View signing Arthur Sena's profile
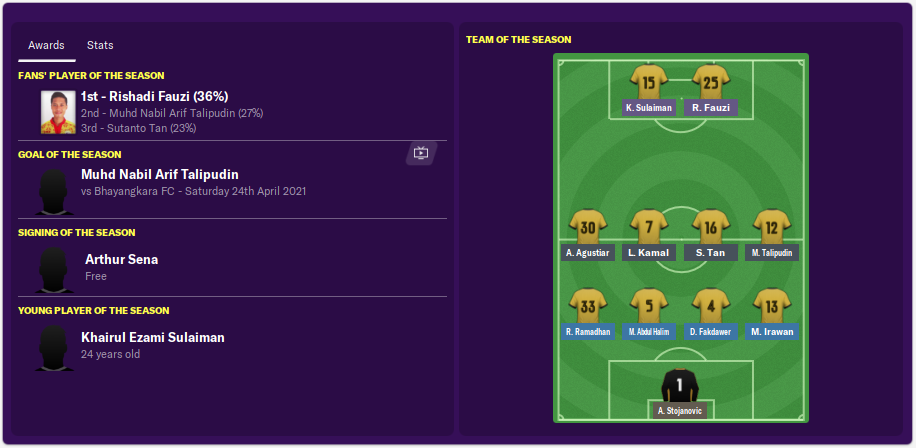Screen dimensions: 916x448 [121, 260]
